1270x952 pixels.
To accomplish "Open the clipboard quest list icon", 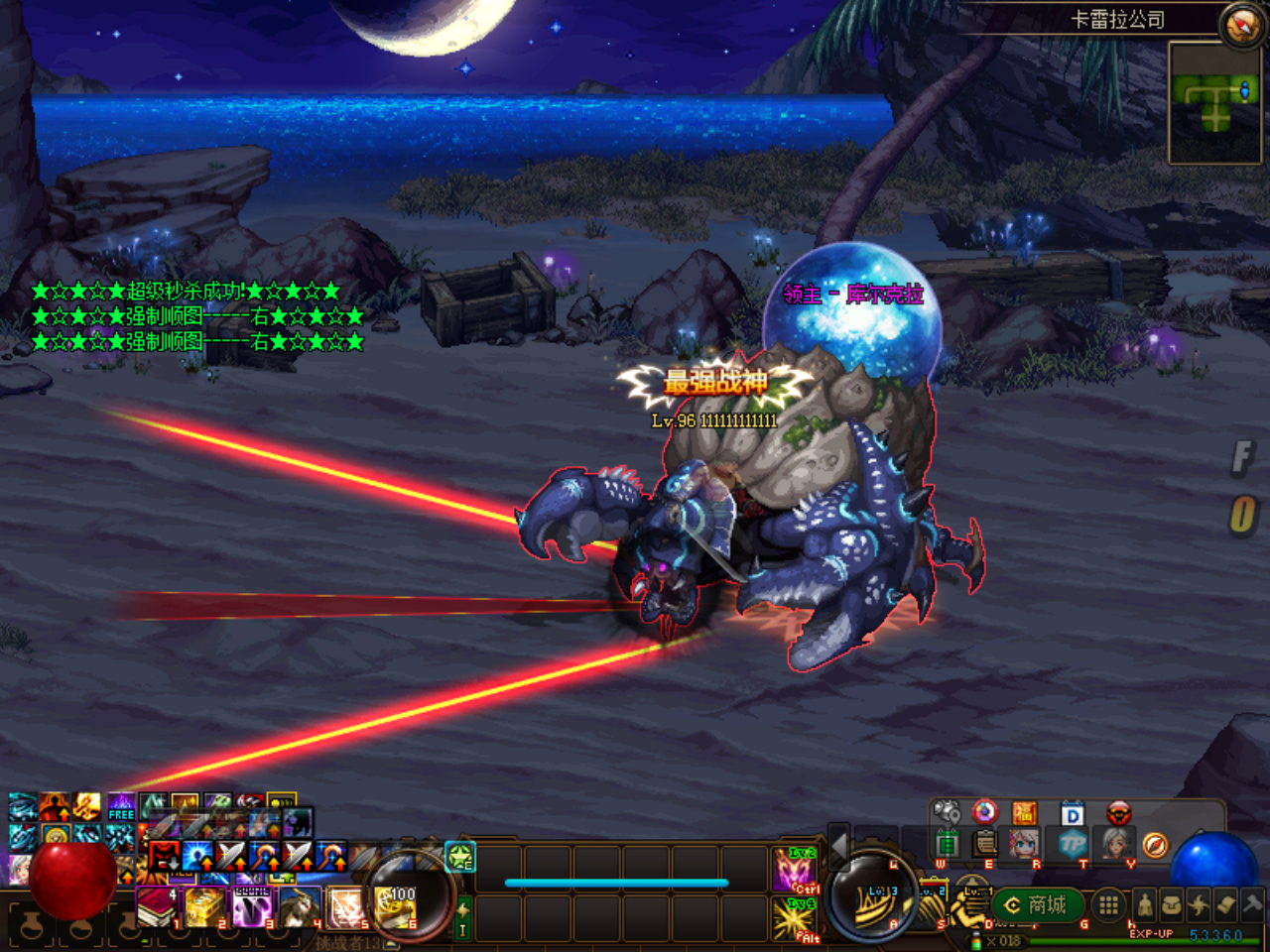I will [985, 844].
